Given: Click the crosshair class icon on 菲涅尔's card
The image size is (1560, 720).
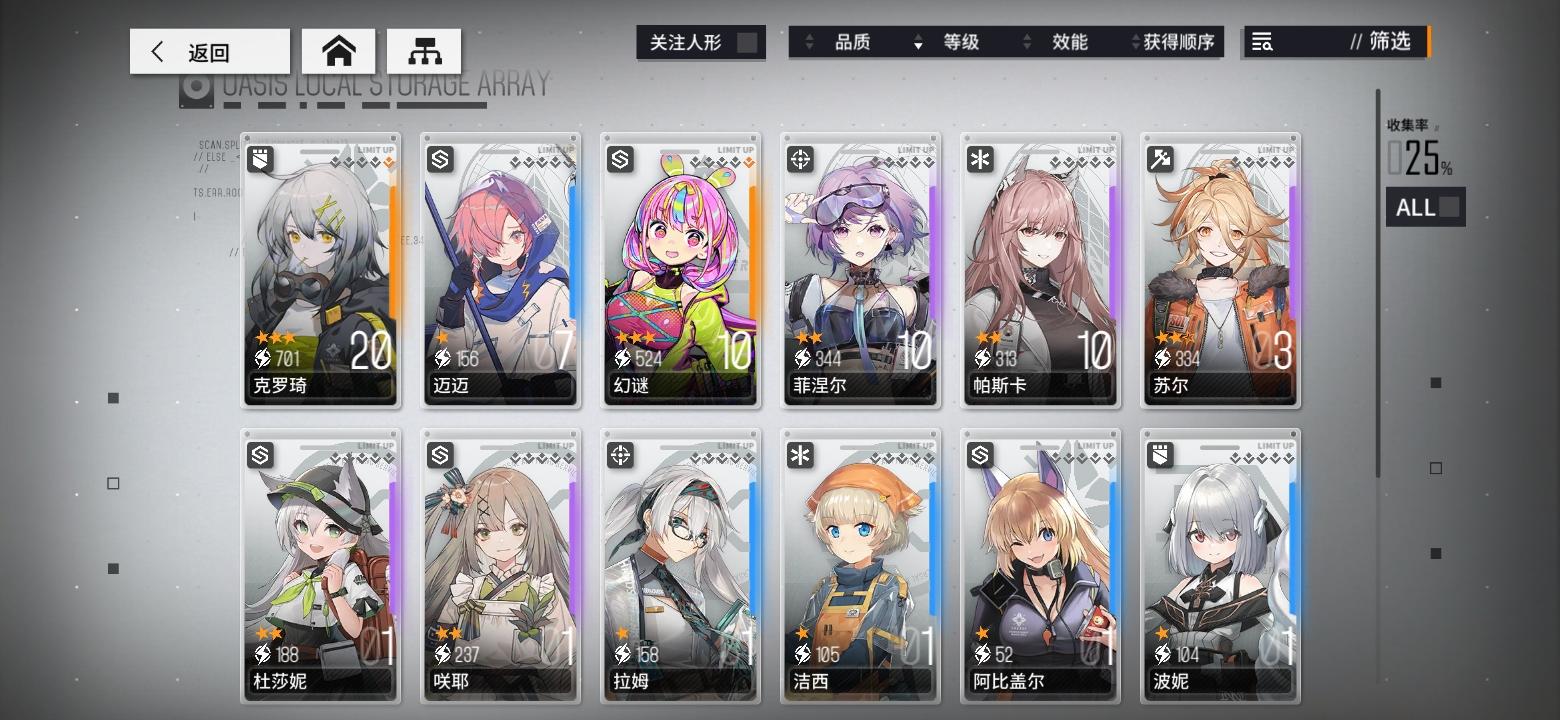Looking at the screenshot, I should [800, 160].
